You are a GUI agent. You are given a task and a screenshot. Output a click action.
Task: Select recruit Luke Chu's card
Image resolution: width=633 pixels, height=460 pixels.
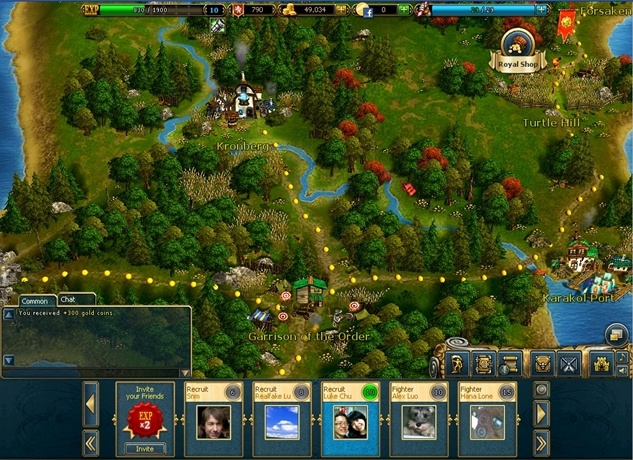click(350, 419)
